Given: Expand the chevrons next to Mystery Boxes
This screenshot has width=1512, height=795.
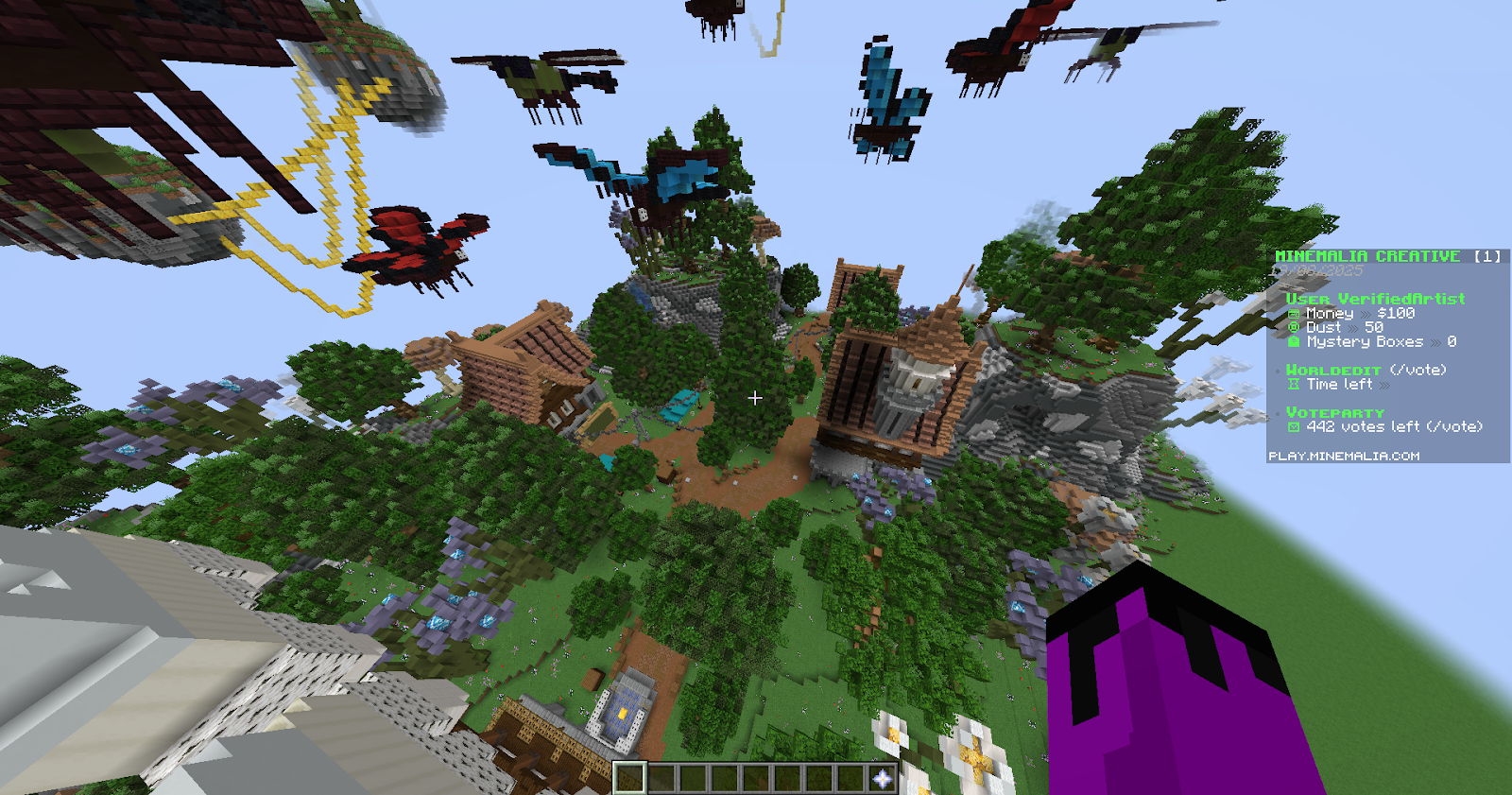Looking at the screenshot, I should 1436,341.
